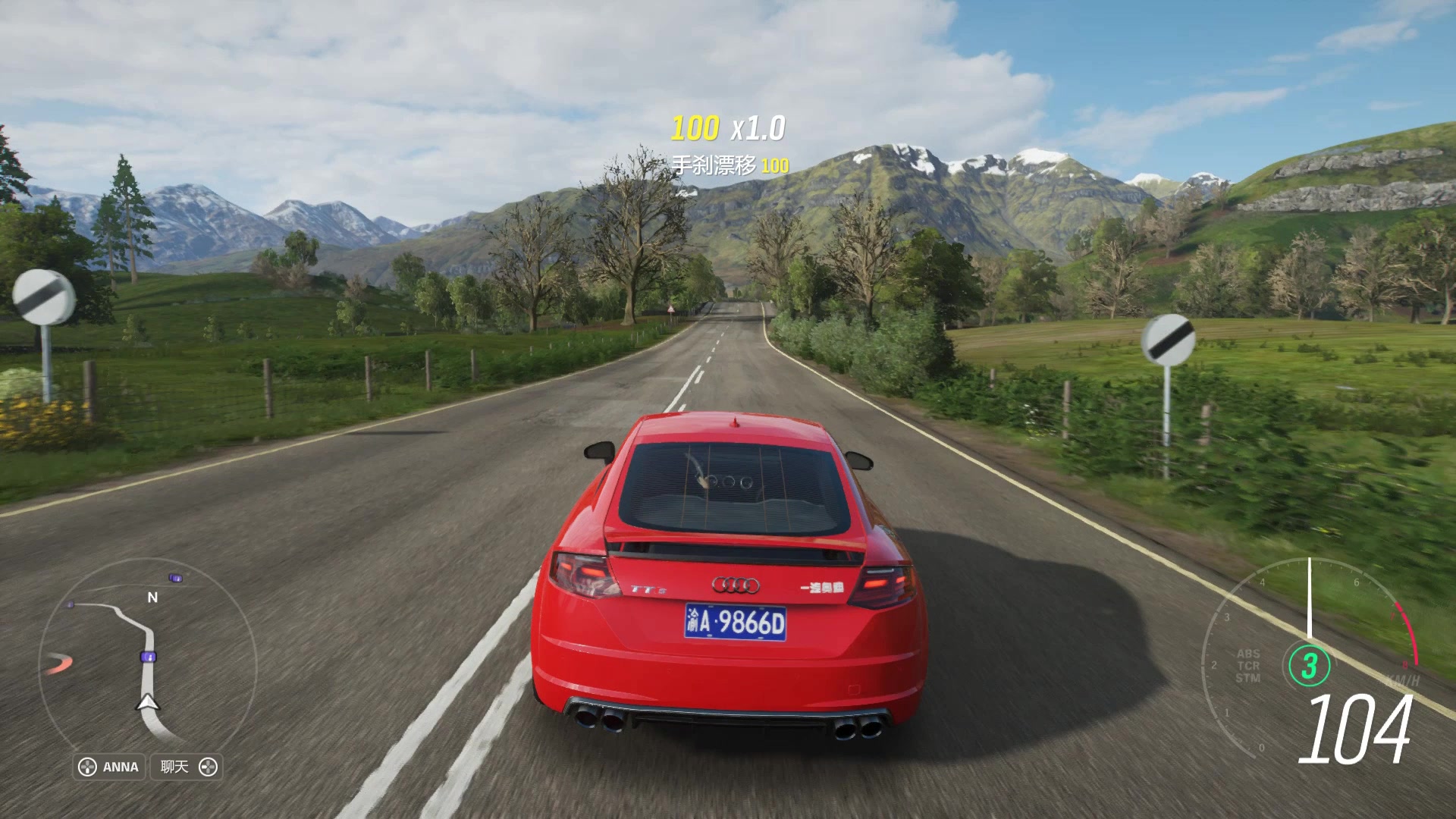Open the 聊天 chat button

pyautogui.click(x=187, y=767)
